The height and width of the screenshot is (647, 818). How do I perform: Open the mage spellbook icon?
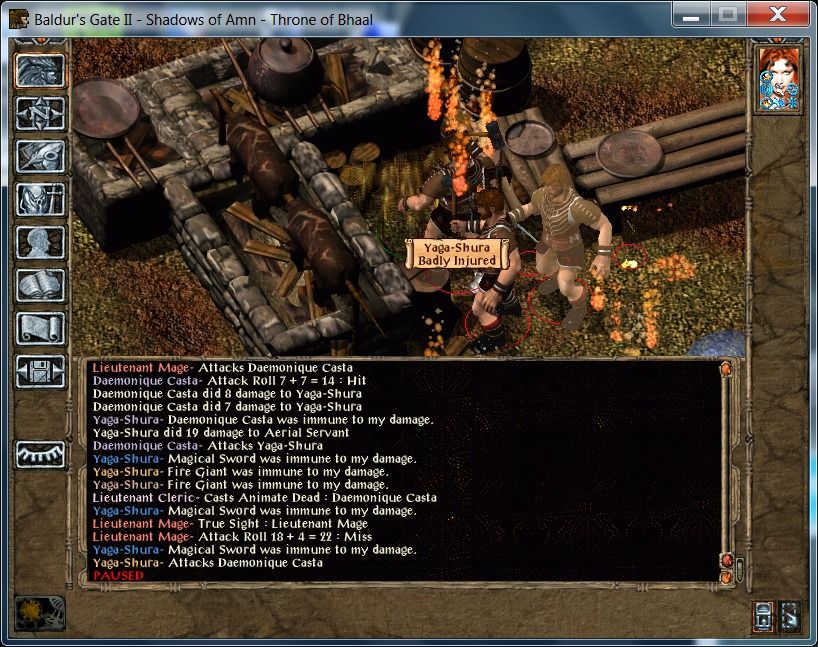coord(40,285)
